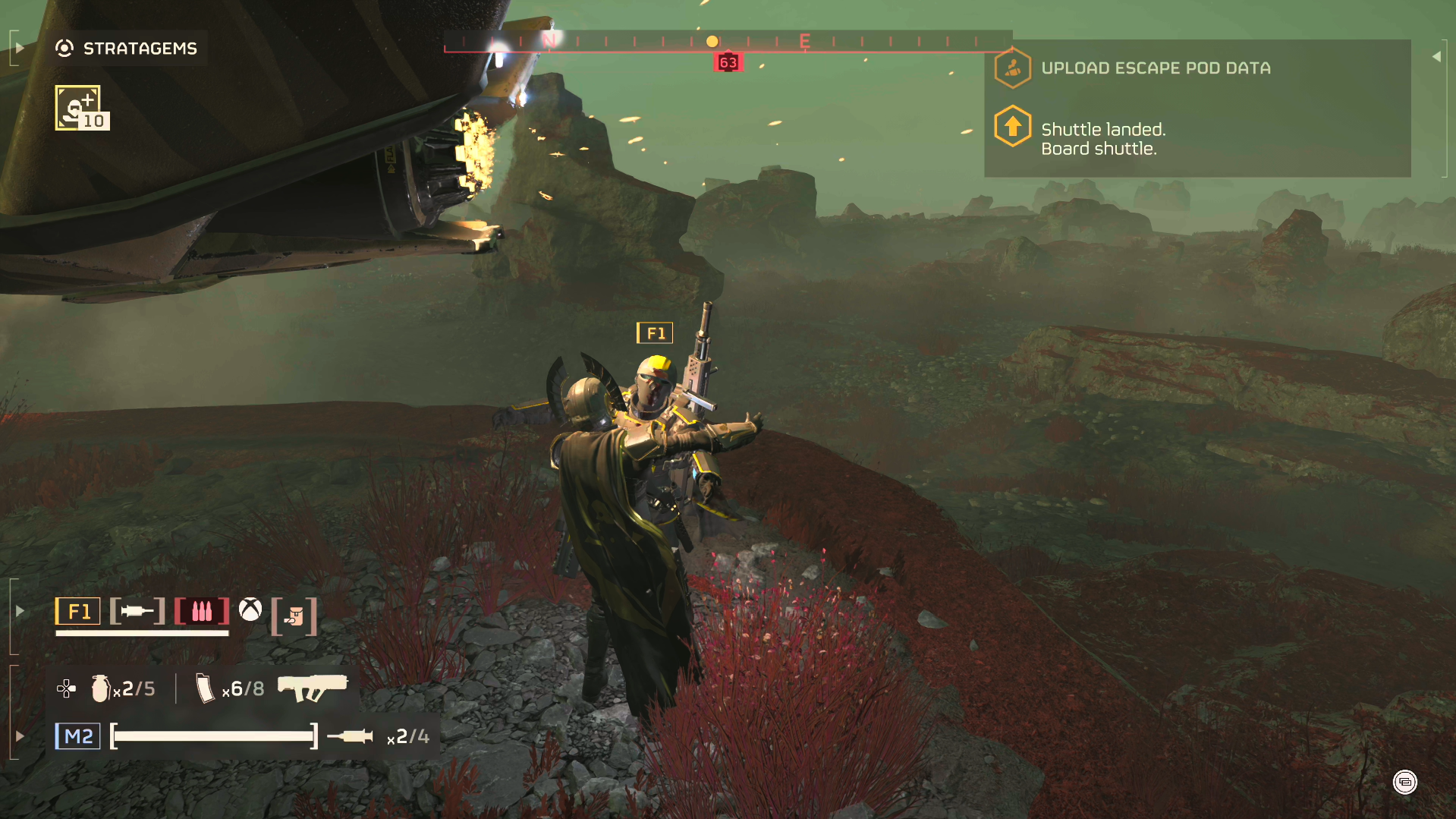Expand the objectives panel side arrow
Screen dimensions: 1456x819
pyautogui.click(x=1436, y=57)
